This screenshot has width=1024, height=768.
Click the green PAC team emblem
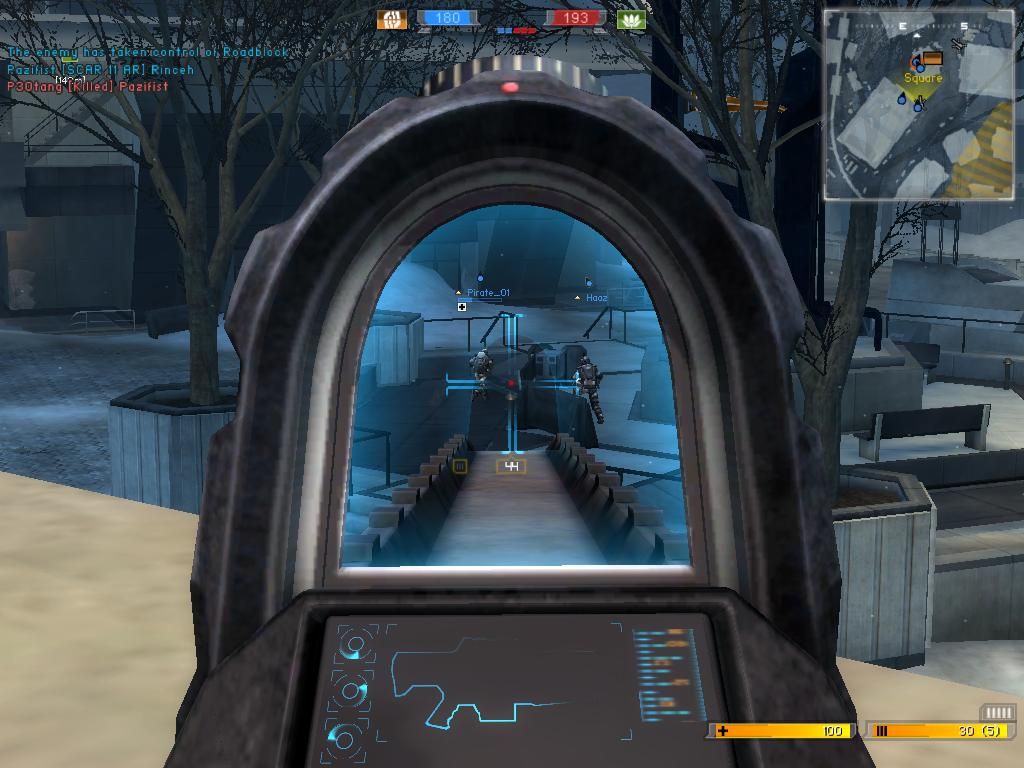point(632,19)
